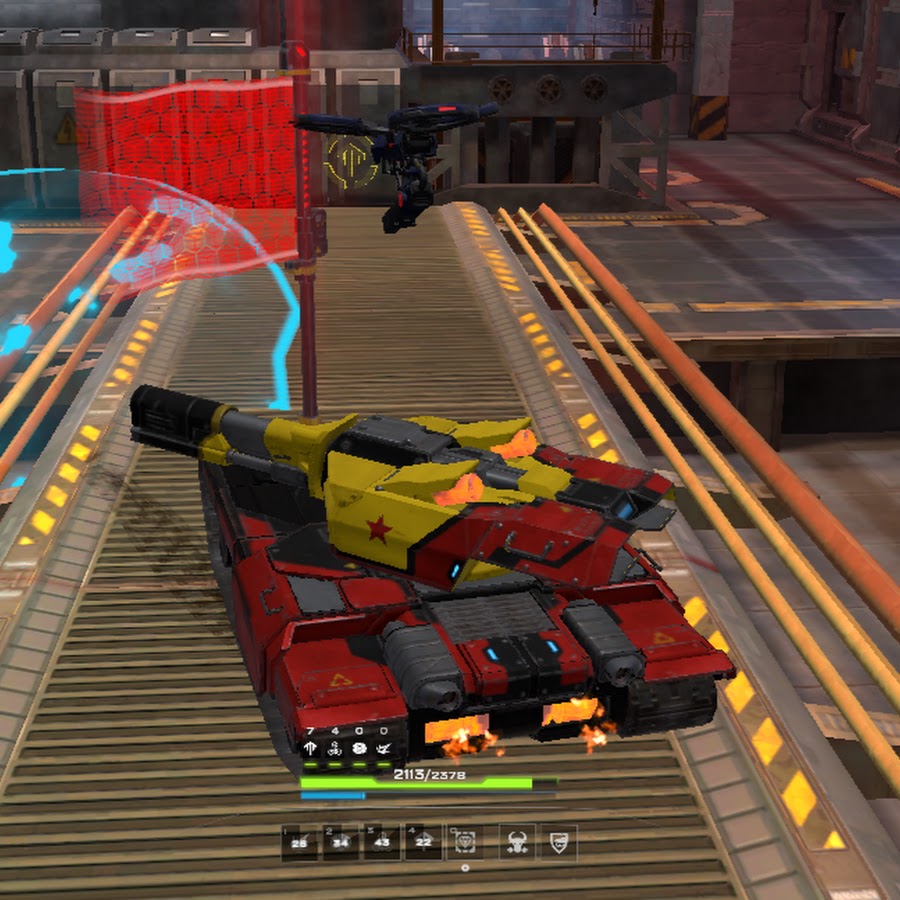The height and width of the screenshot is (900, 900).
Task: Activate the diamond in dashed frame ability
Action: pyautogui.click(x=465, y=842)
